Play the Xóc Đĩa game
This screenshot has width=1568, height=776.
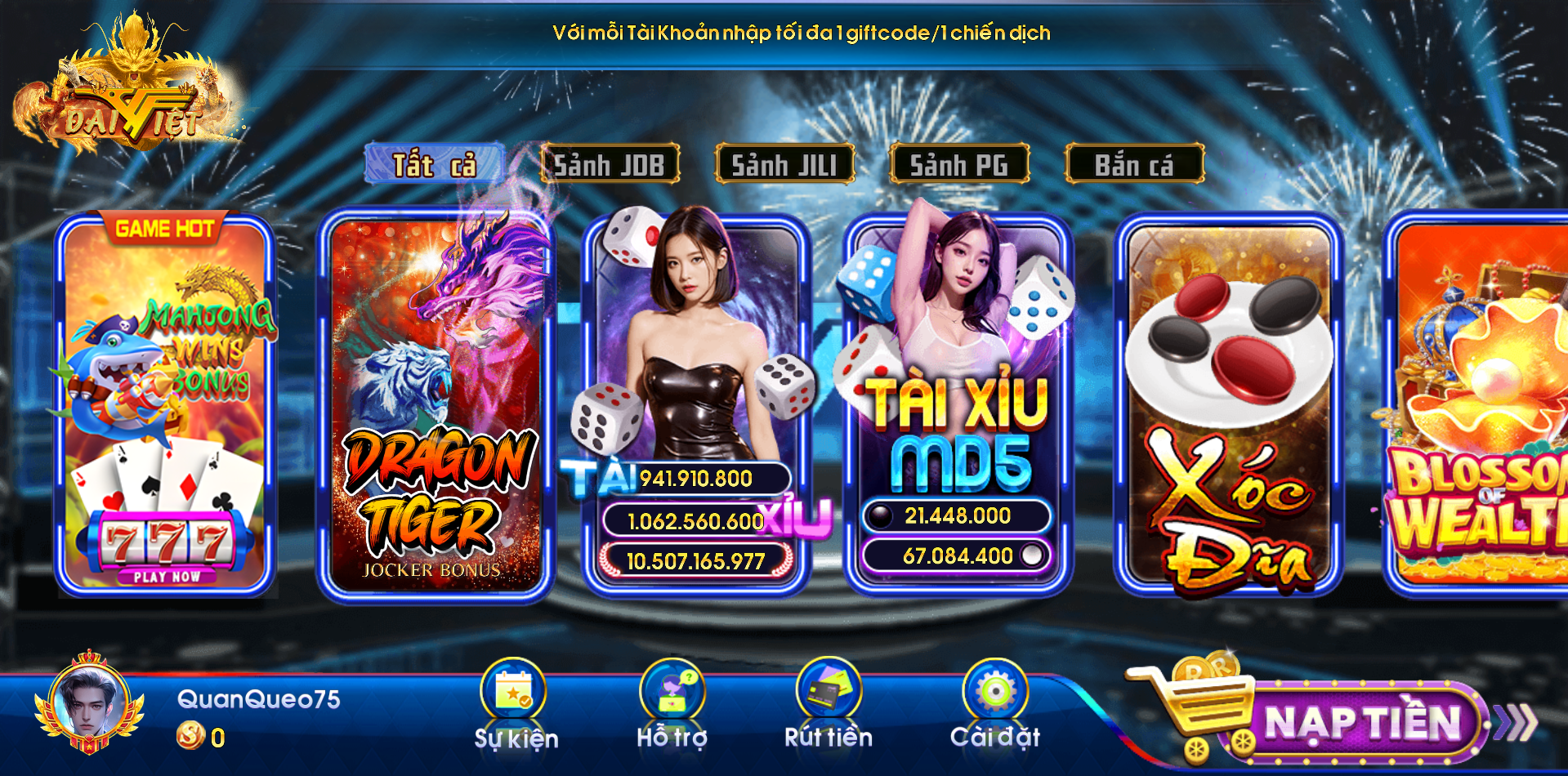(1229, 406)
